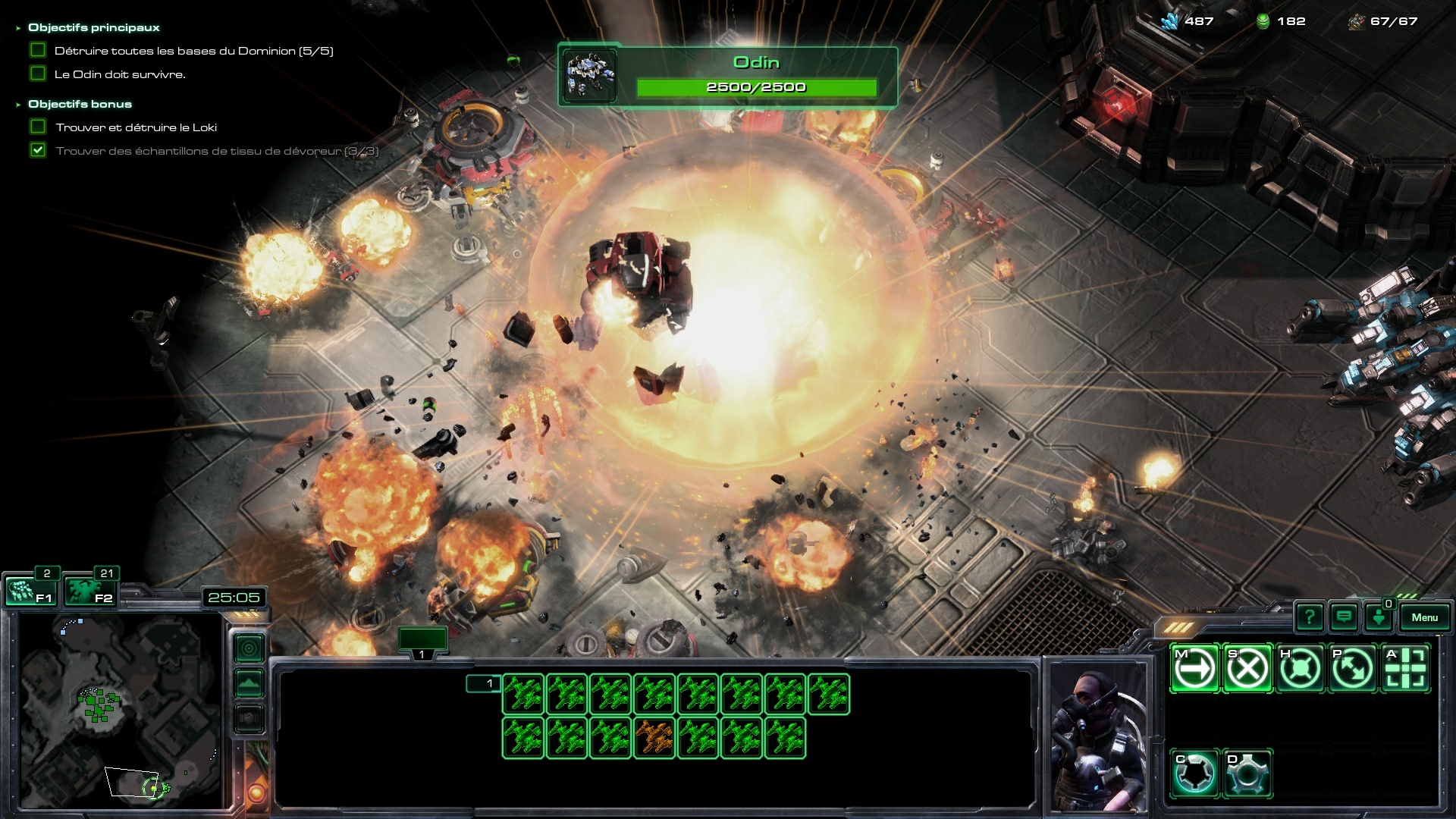Activate the Patrol command
1456x819 pixels.
[x=1352, y=669]
